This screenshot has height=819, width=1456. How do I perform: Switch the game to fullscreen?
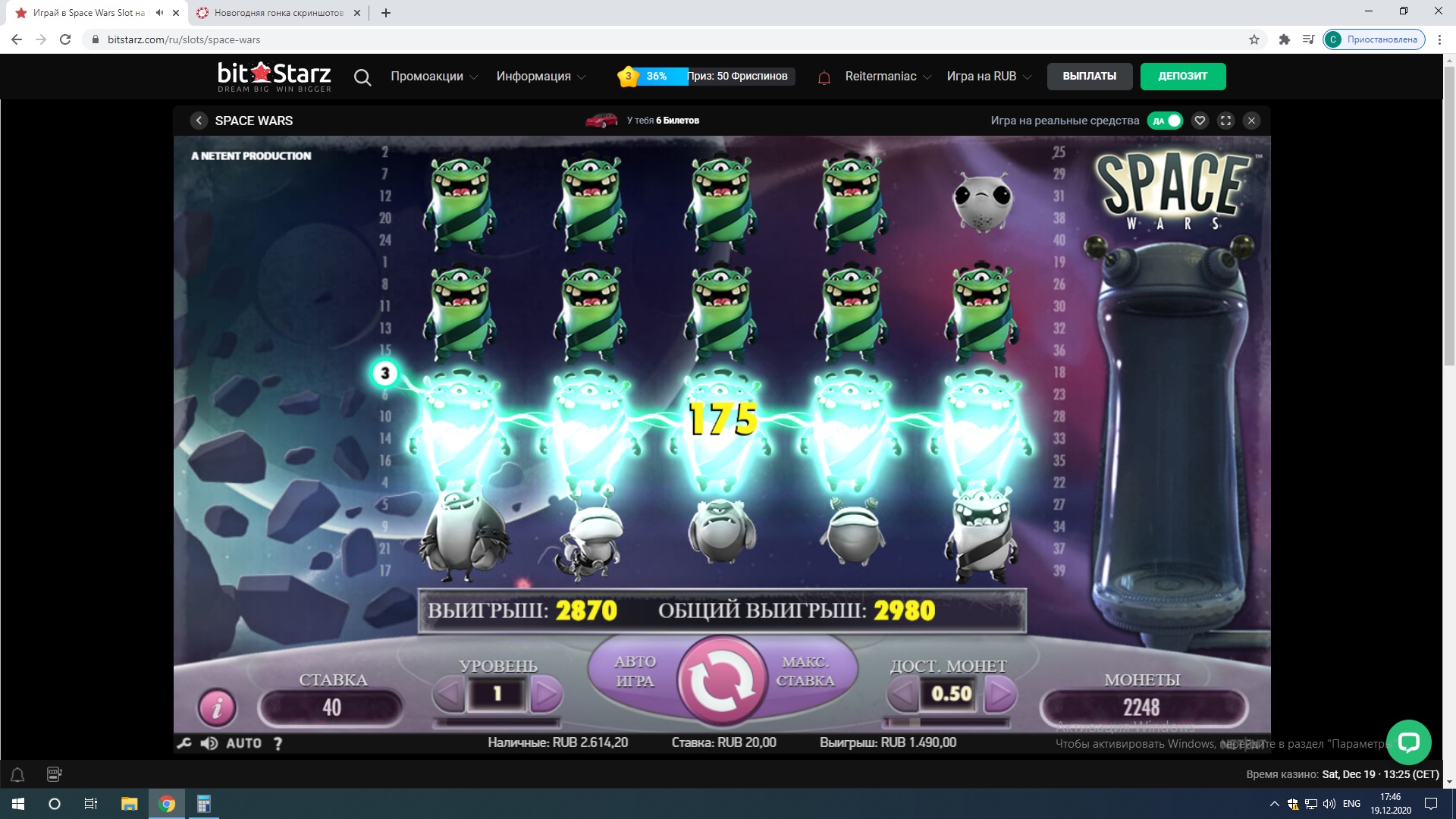(1225, 121)
